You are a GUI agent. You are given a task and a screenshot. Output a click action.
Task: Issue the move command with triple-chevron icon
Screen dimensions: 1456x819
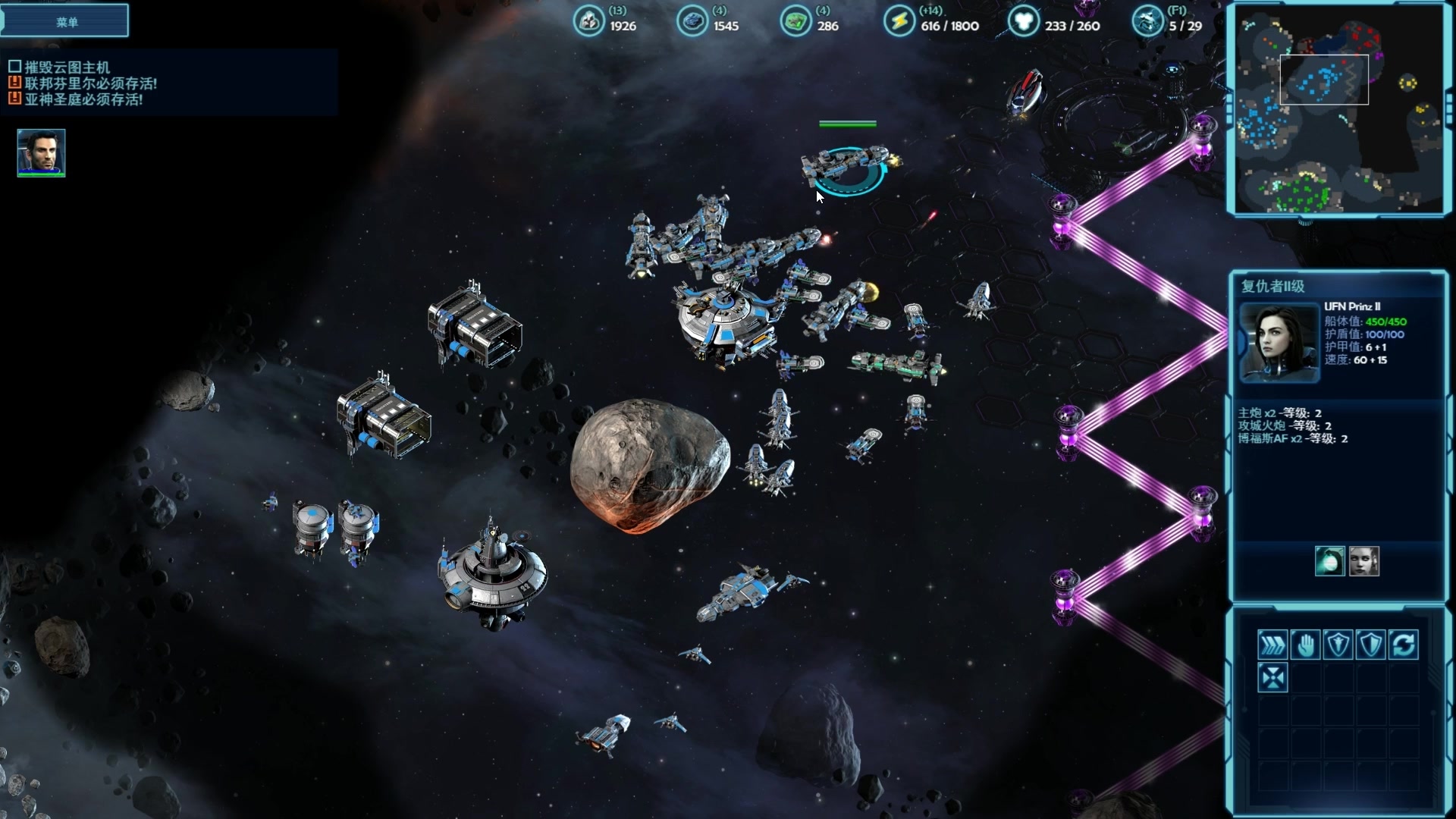click(1272, 645)
